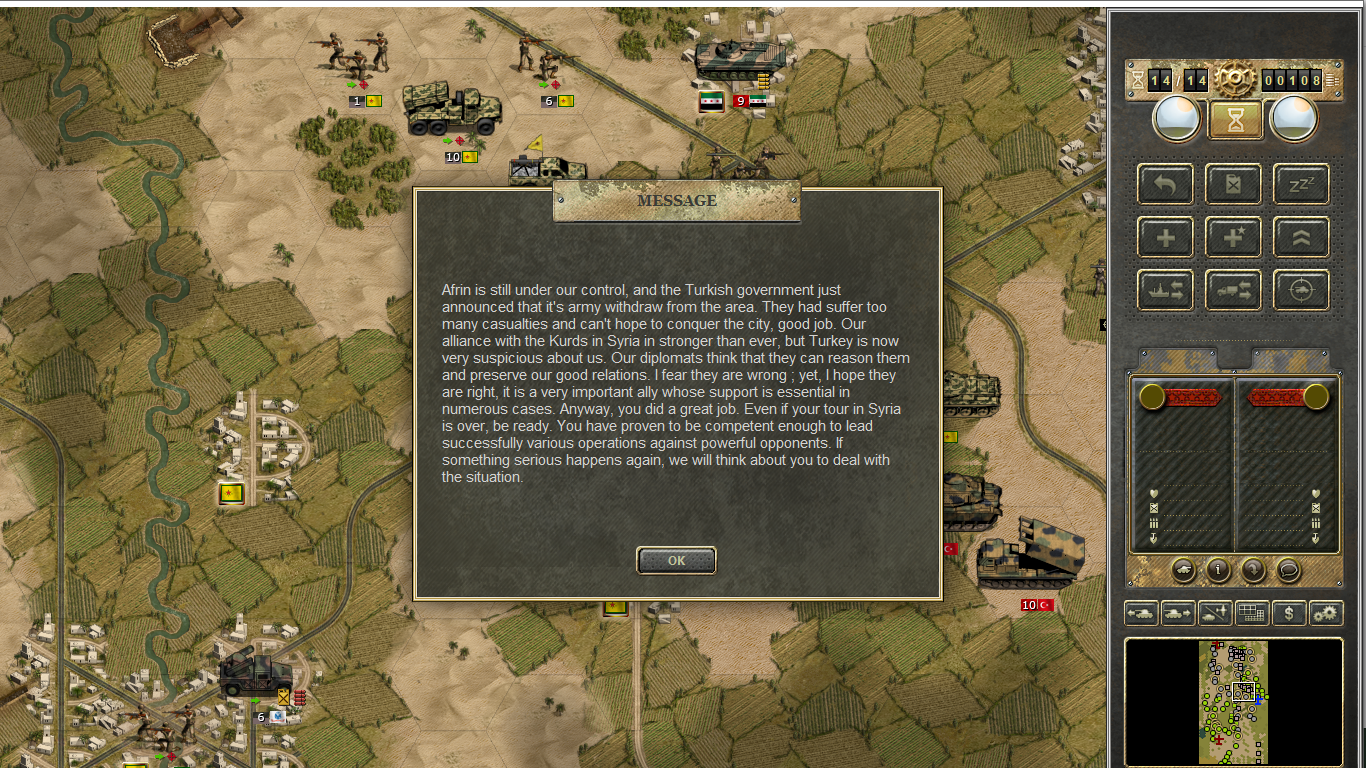Viewport: 1366px width, 768px height.
Task: Click the ship embark button
Action: [1165, 290]
